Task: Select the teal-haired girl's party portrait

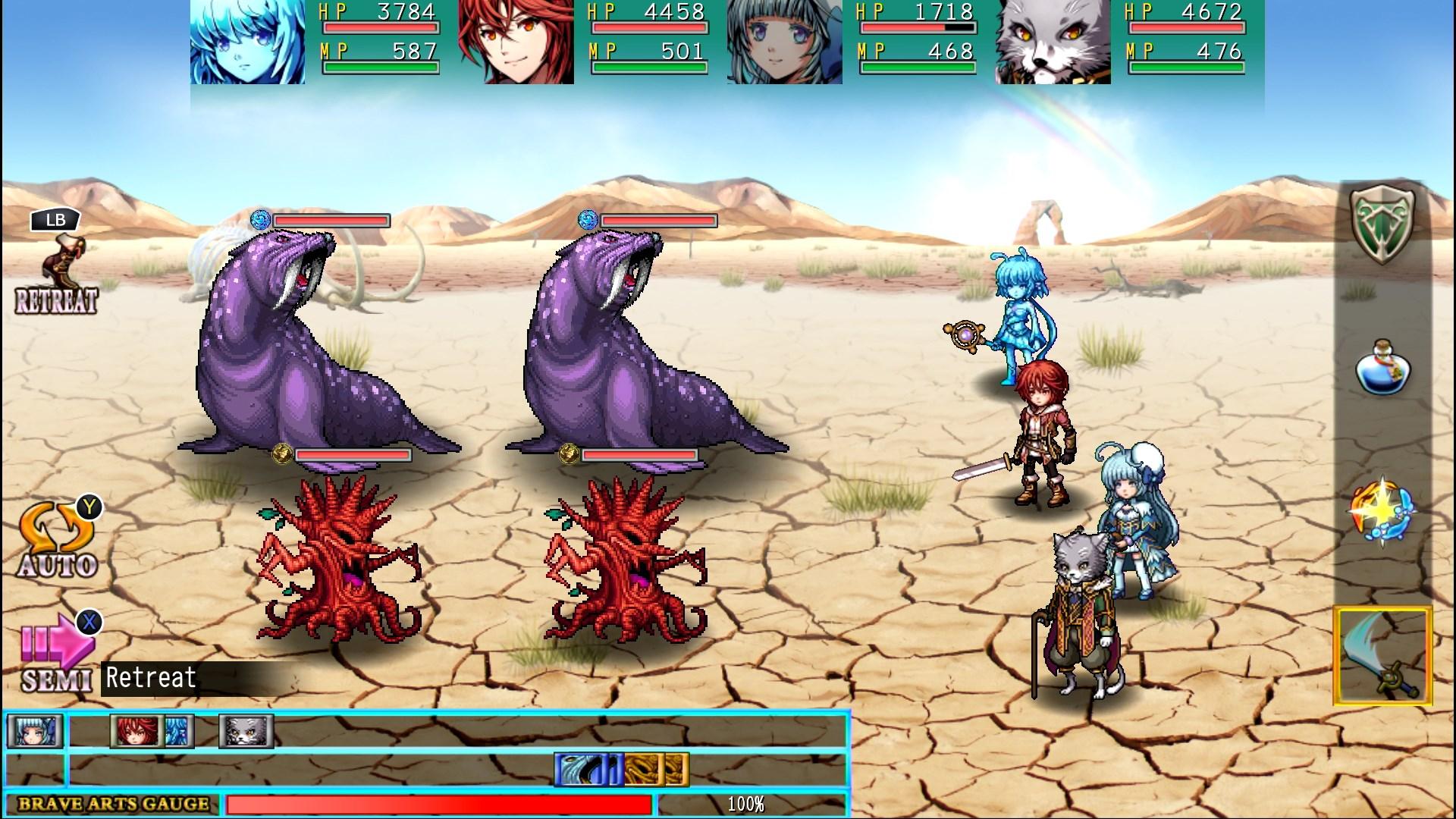Action: click(784, 42)
